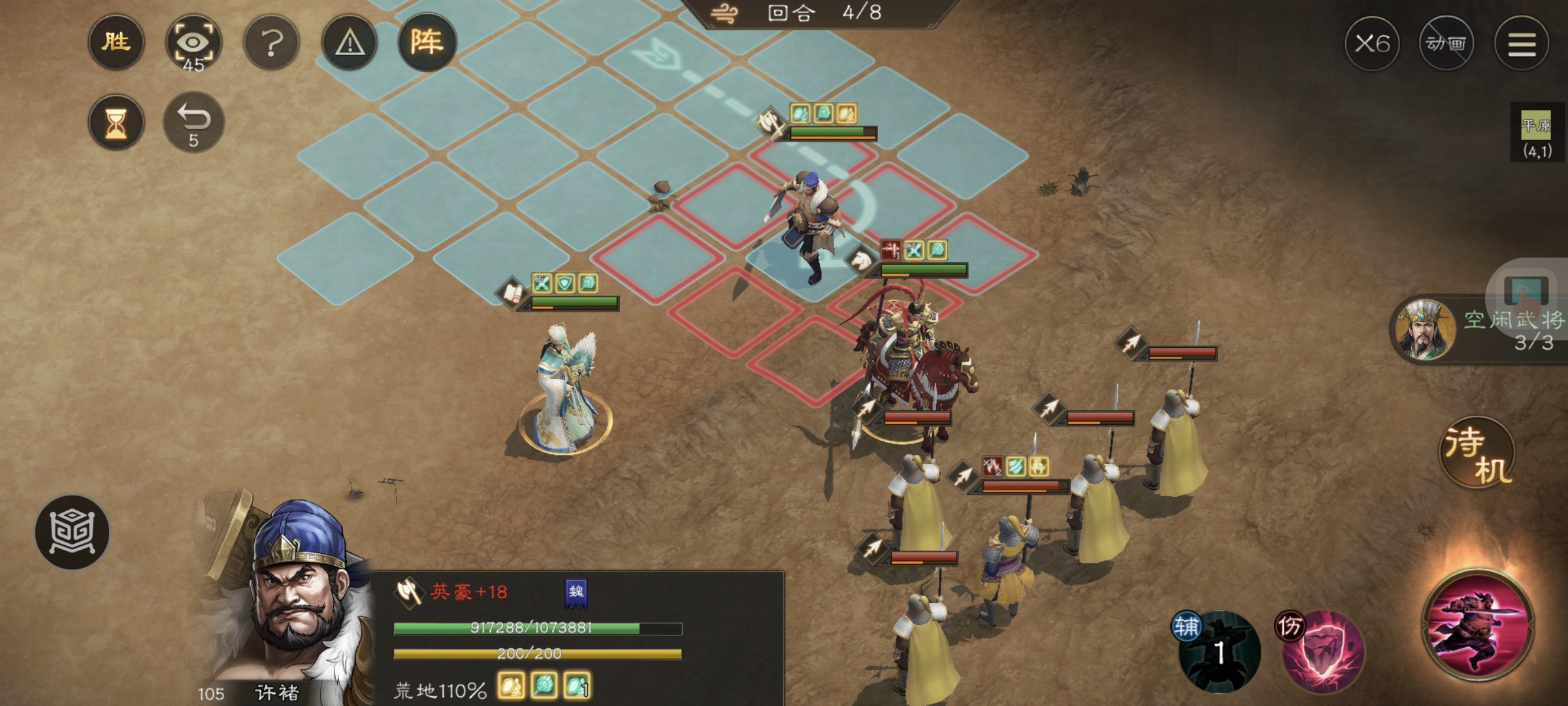Undo the last move with the arrow button
Image resolution: width=1568 pixels, height=706 pixels.
[x=193, y=122]
